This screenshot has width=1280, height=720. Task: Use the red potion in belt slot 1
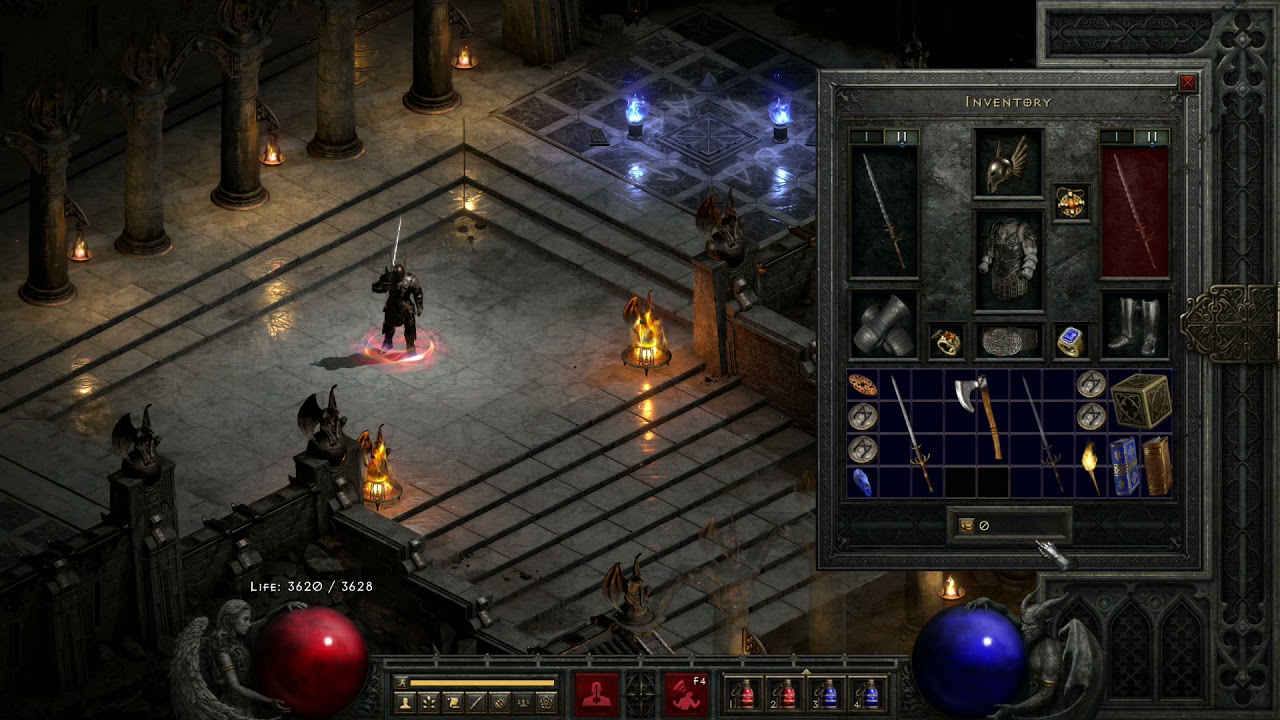coord(745,693)
